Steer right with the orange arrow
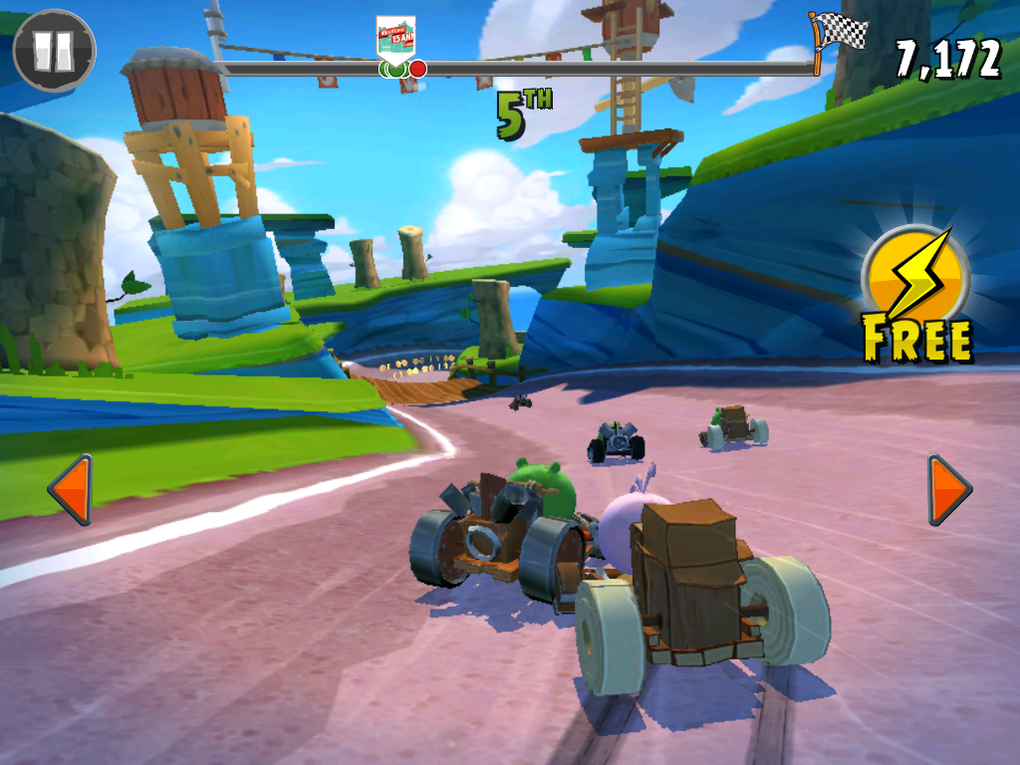This screenshot has height=765, width=1020. (948, 489)
